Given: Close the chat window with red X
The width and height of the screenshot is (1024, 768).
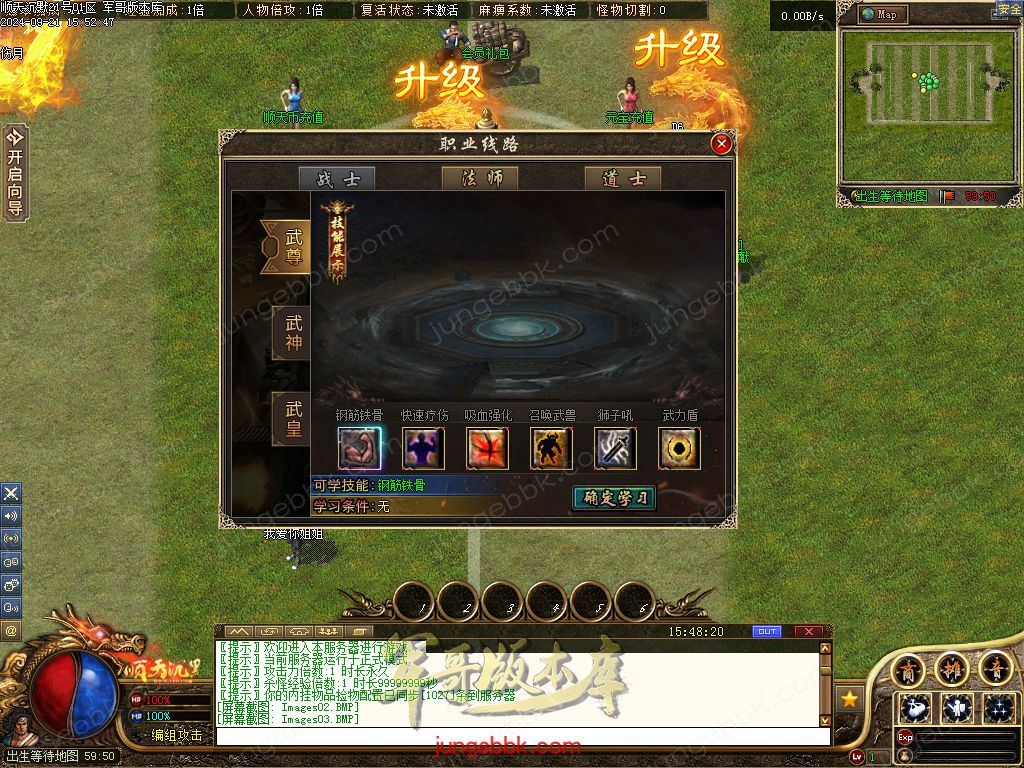Looking at the screenshot, I should pyautogui.click(x=808, y=632).
